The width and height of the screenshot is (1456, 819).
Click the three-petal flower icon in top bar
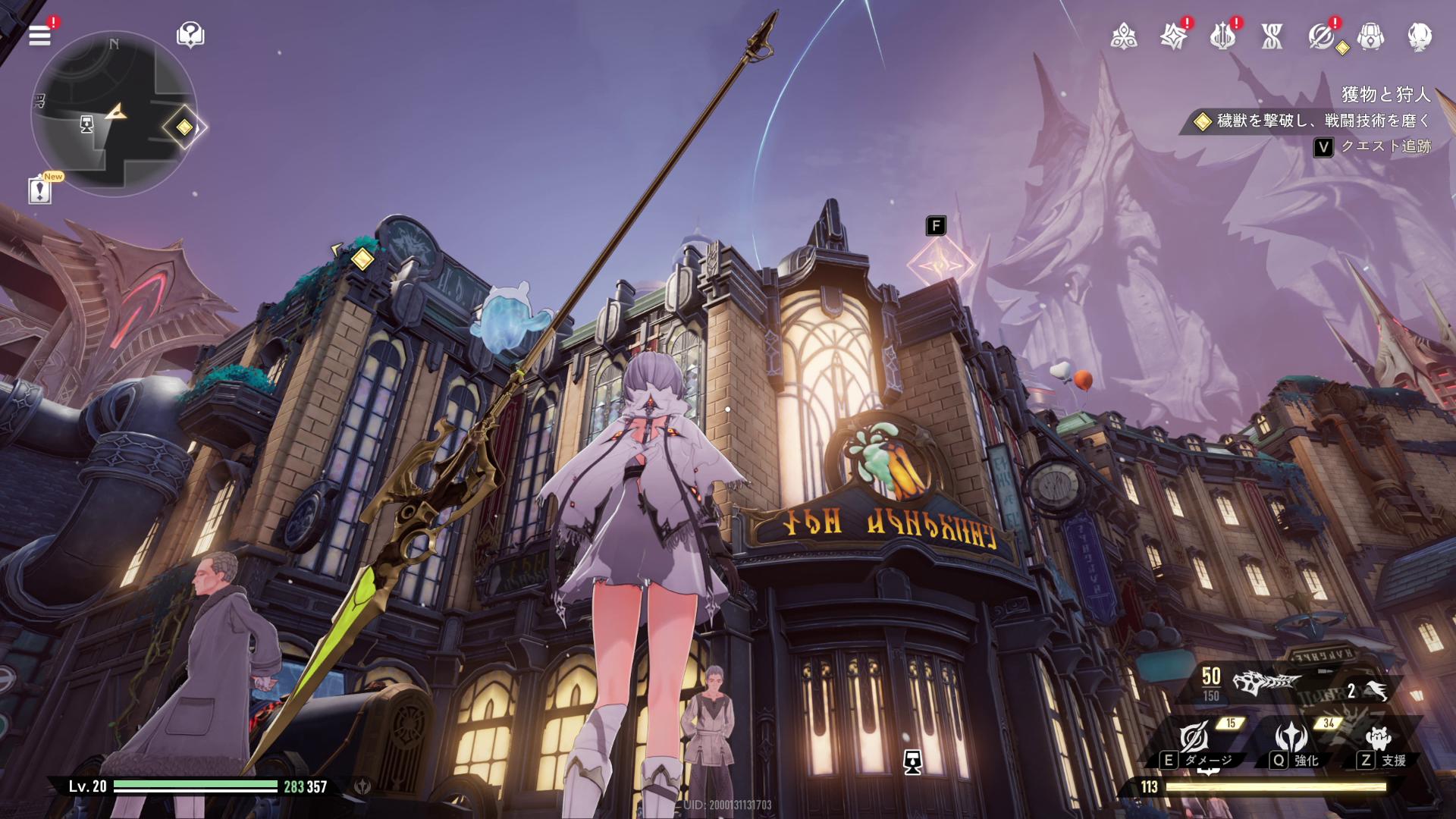click(1123, 36)
